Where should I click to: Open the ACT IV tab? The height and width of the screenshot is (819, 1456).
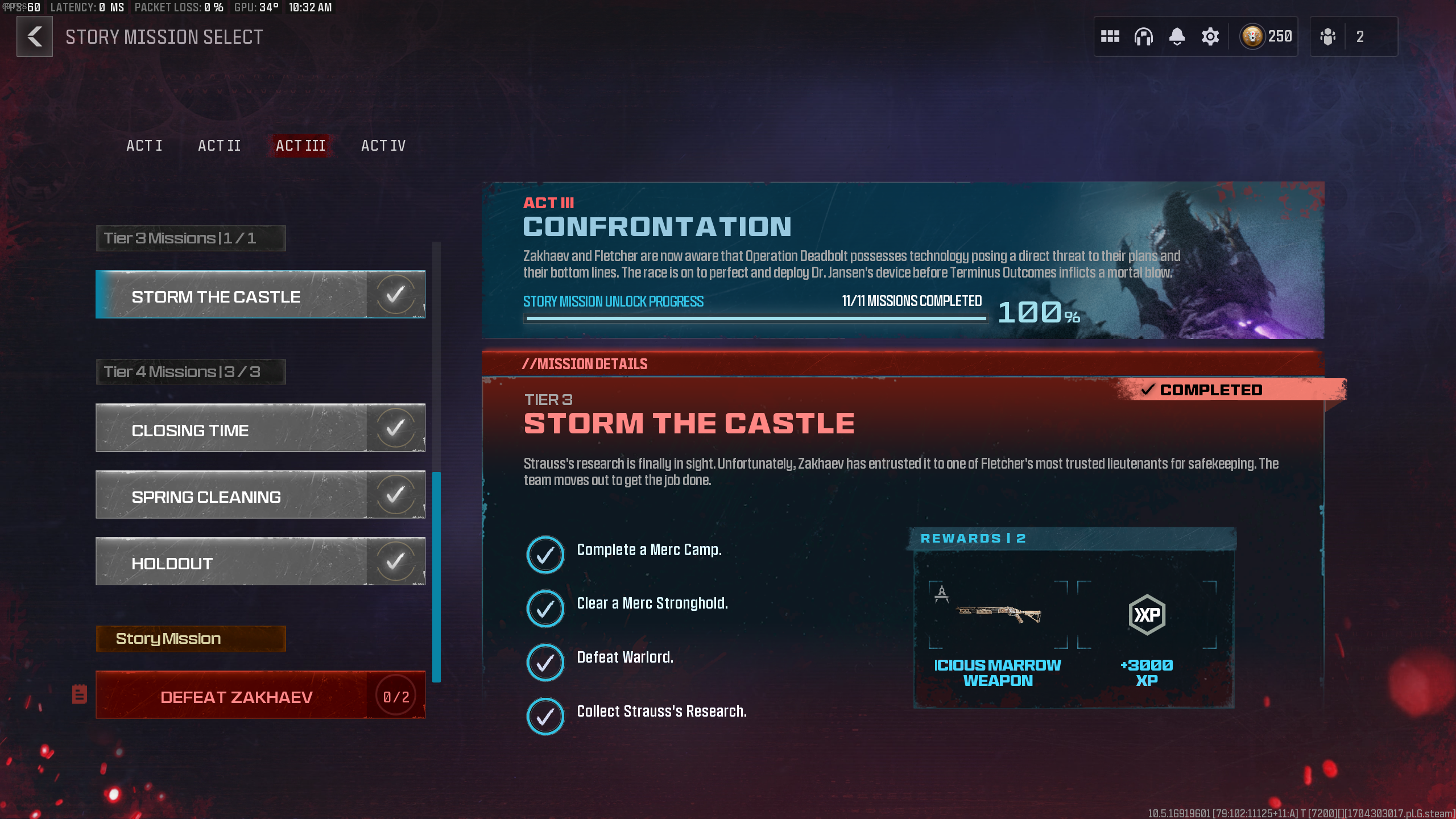point(383,146)
